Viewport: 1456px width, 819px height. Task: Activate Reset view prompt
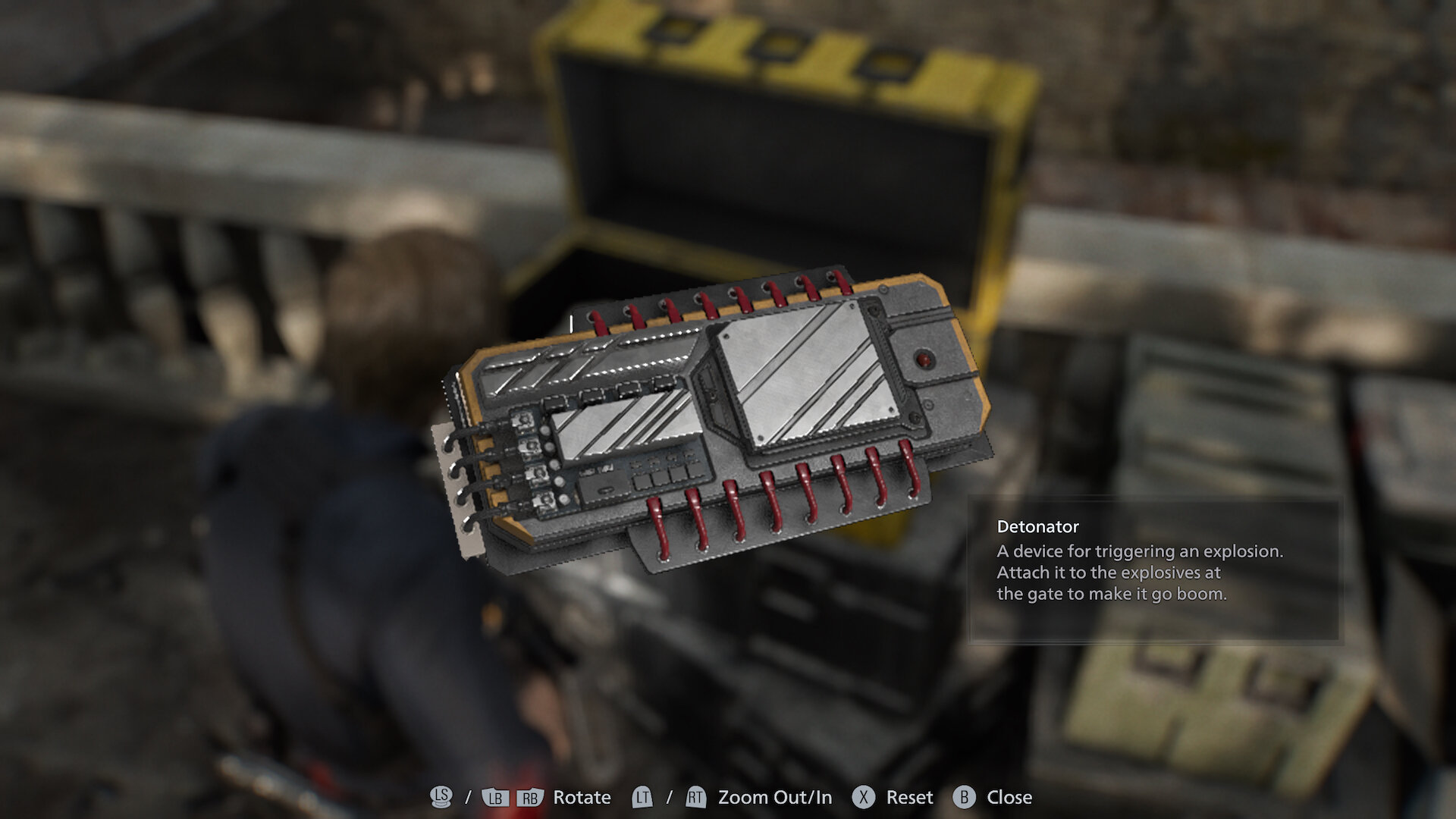pos(908,797)
